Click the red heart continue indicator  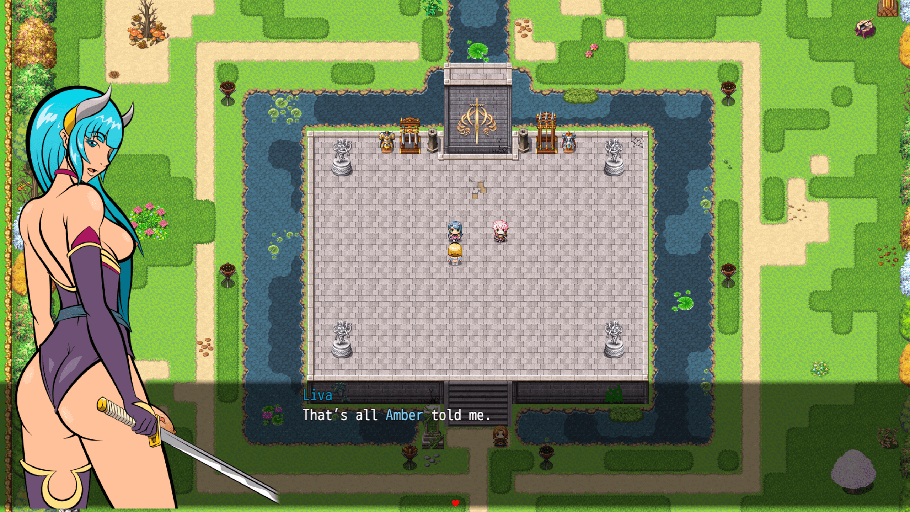tap(455, 502)
